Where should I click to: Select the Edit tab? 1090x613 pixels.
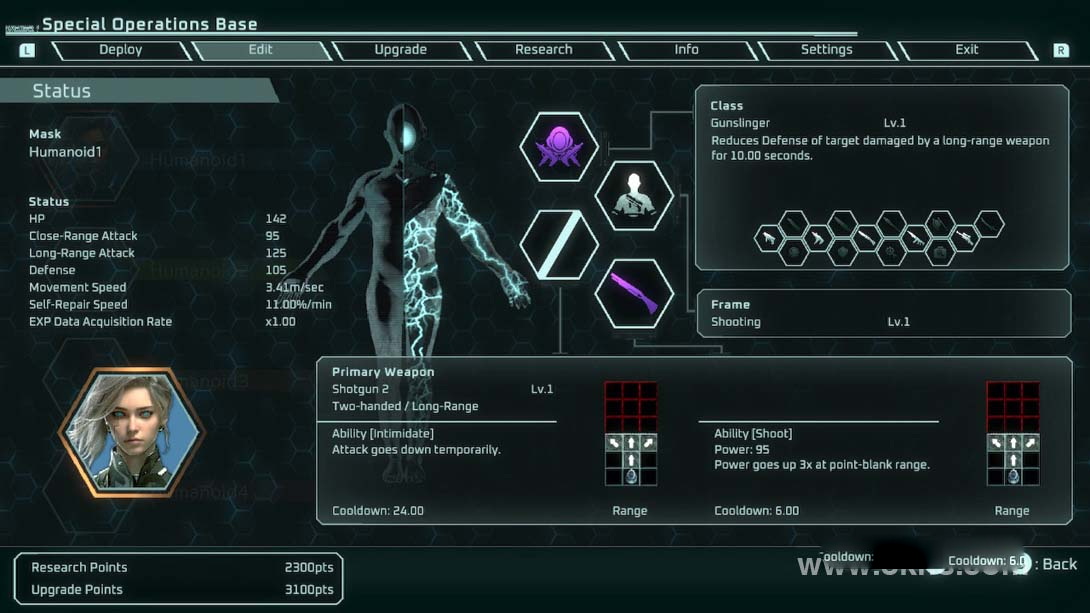pos(260,50)
